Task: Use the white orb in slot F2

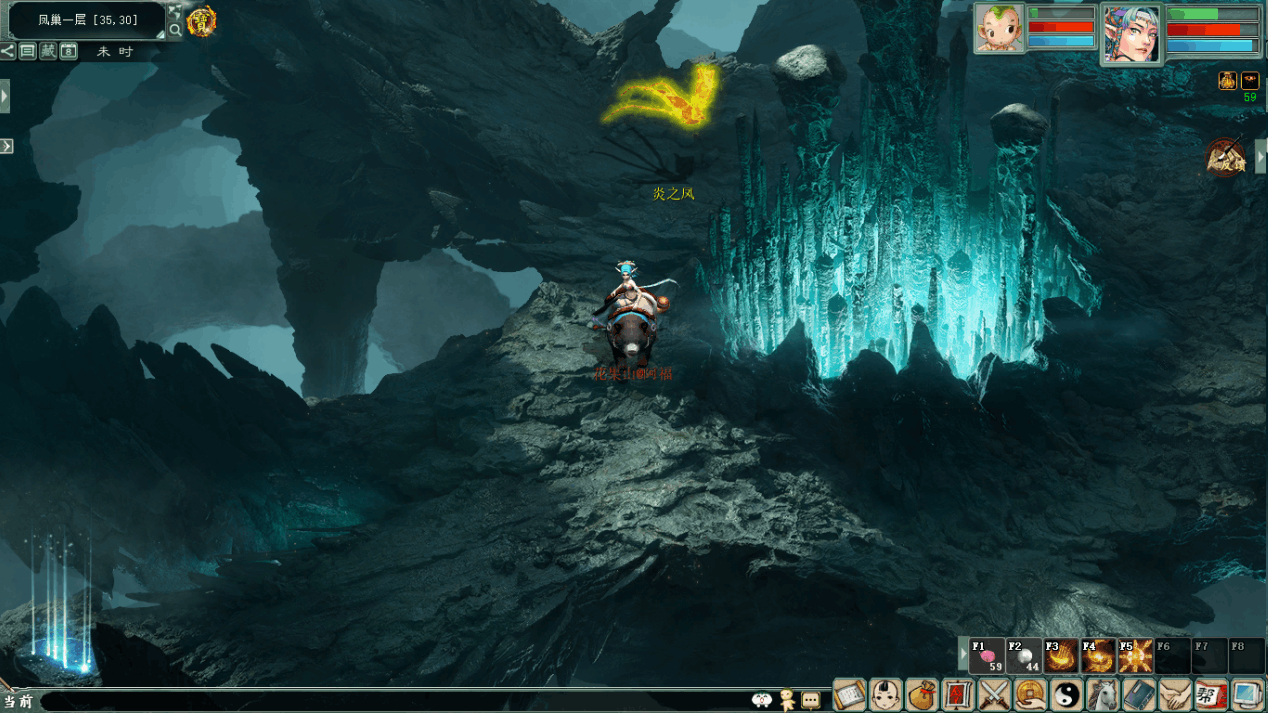Action: point(1024,656)
